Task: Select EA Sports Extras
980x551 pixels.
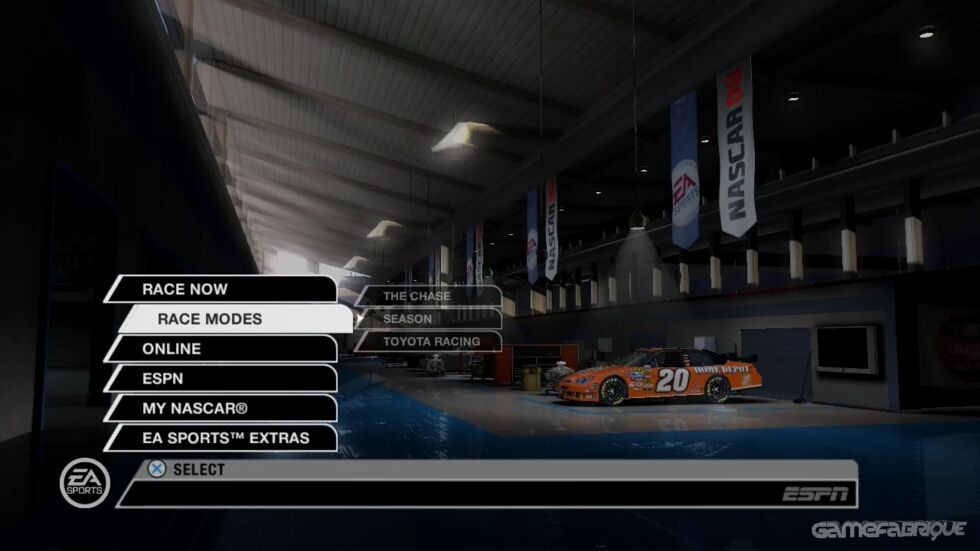Action: (220, 438)
